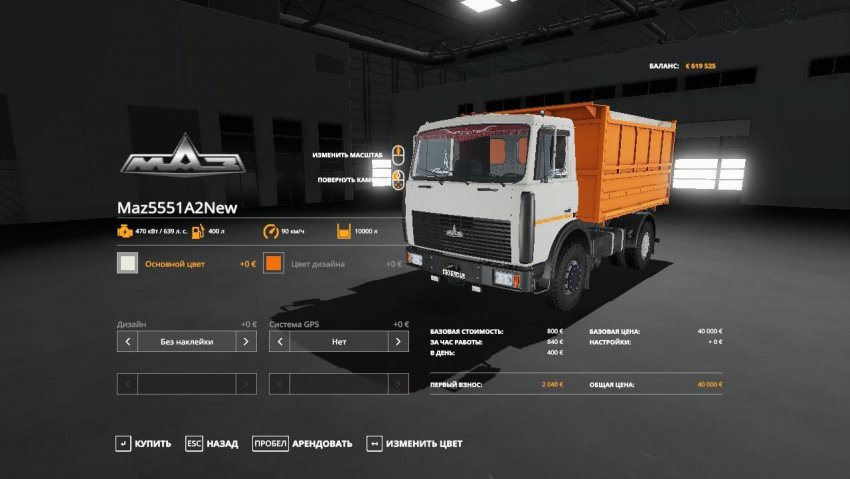Go back with the Назад button
The image size is (850, 479).
point(212,443)
